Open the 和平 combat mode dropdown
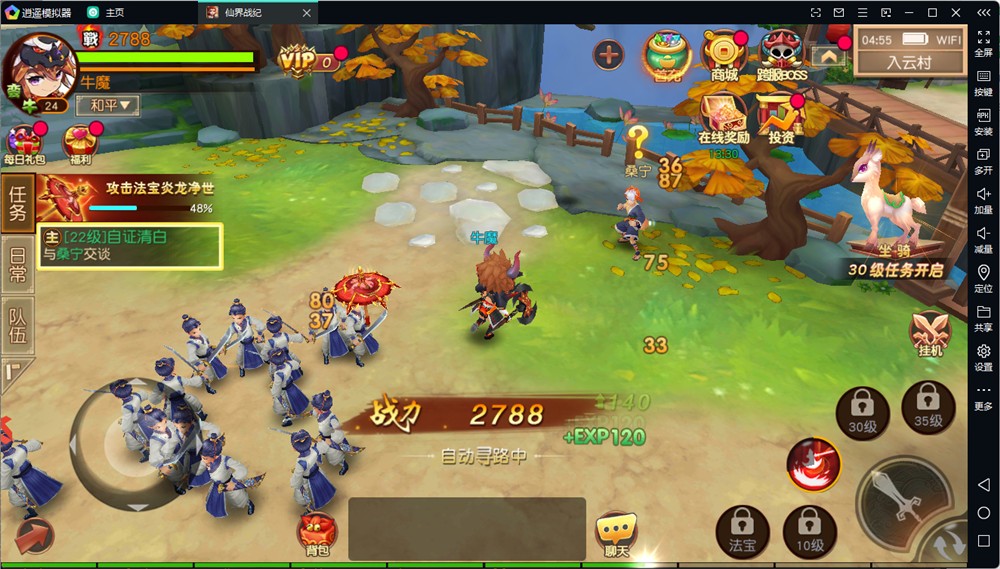This screenshot has width=1000, height=569. coord(108,105)
